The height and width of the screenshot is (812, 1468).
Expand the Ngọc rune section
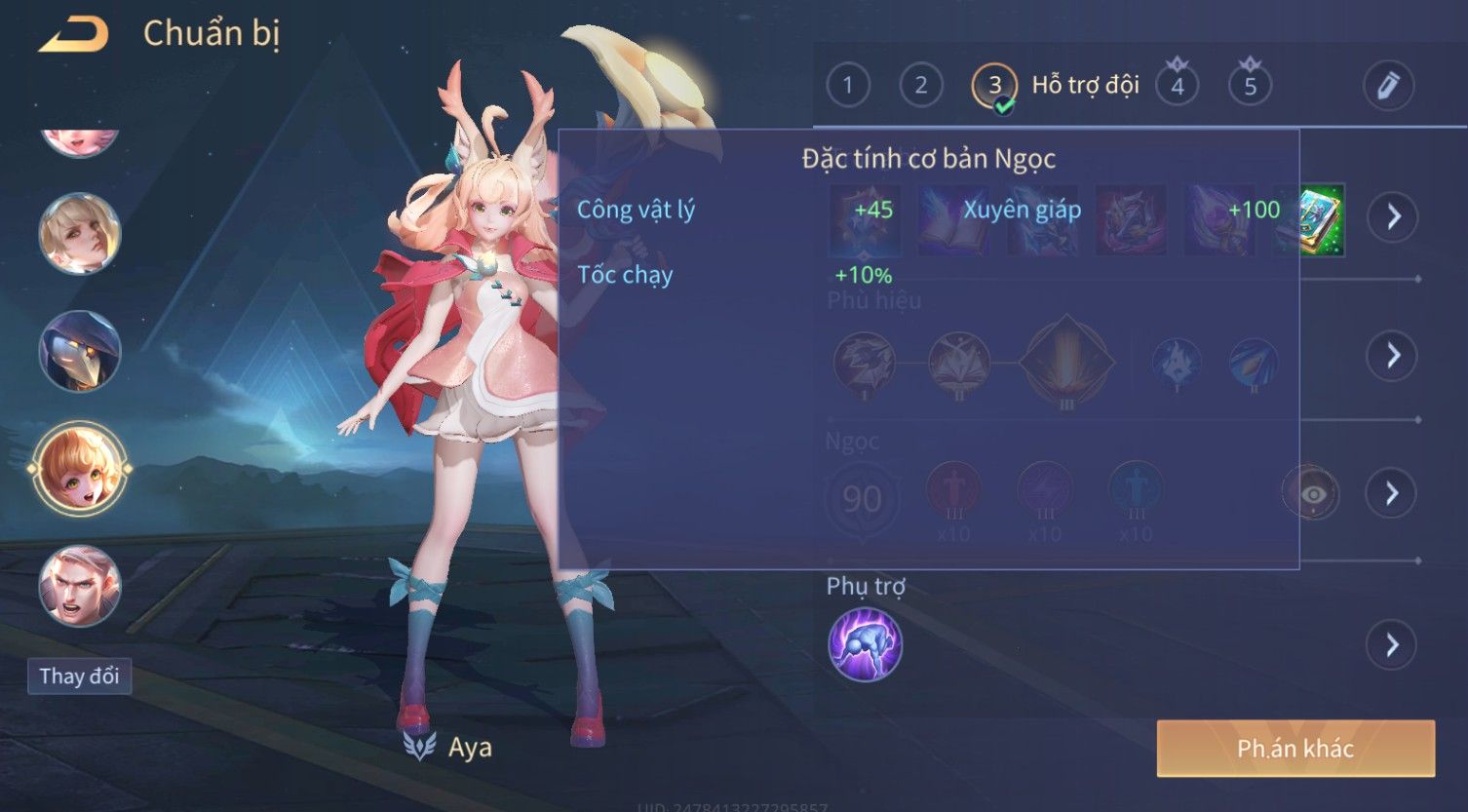point(1393,493)
